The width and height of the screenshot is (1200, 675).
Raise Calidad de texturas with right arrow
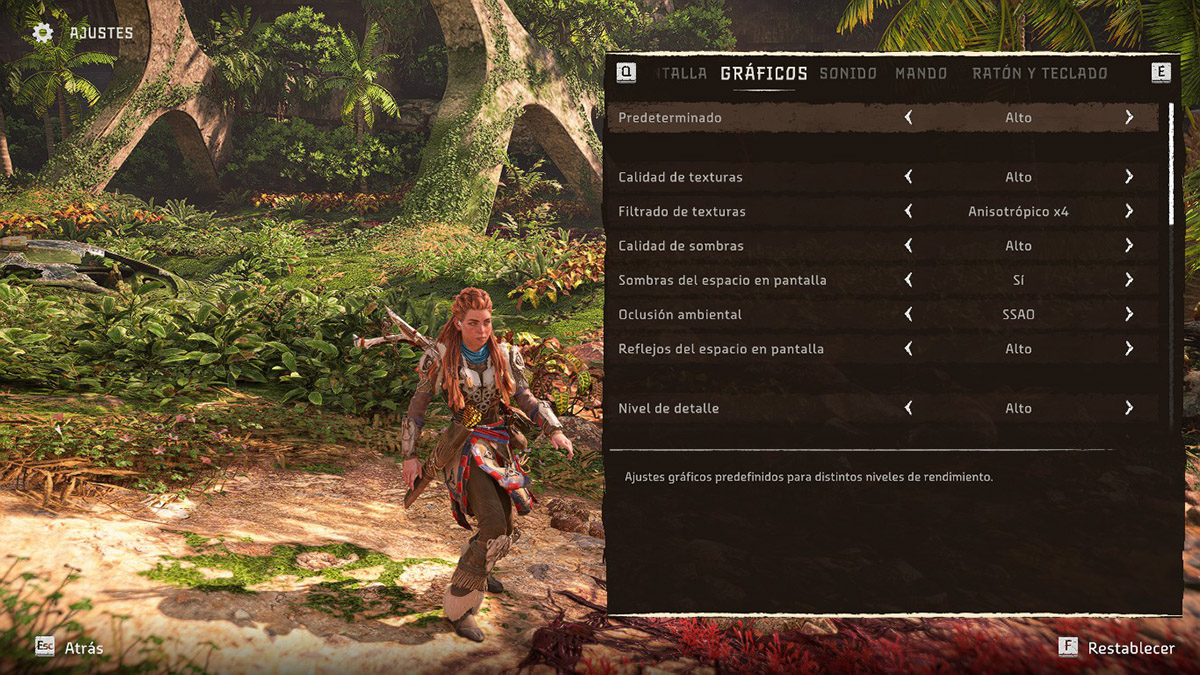click(1129, 177)
